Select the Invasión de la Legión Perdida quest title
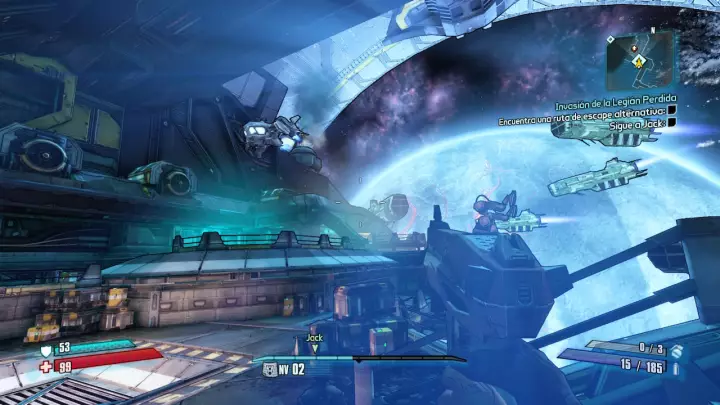720x405 pixels. 616,106
